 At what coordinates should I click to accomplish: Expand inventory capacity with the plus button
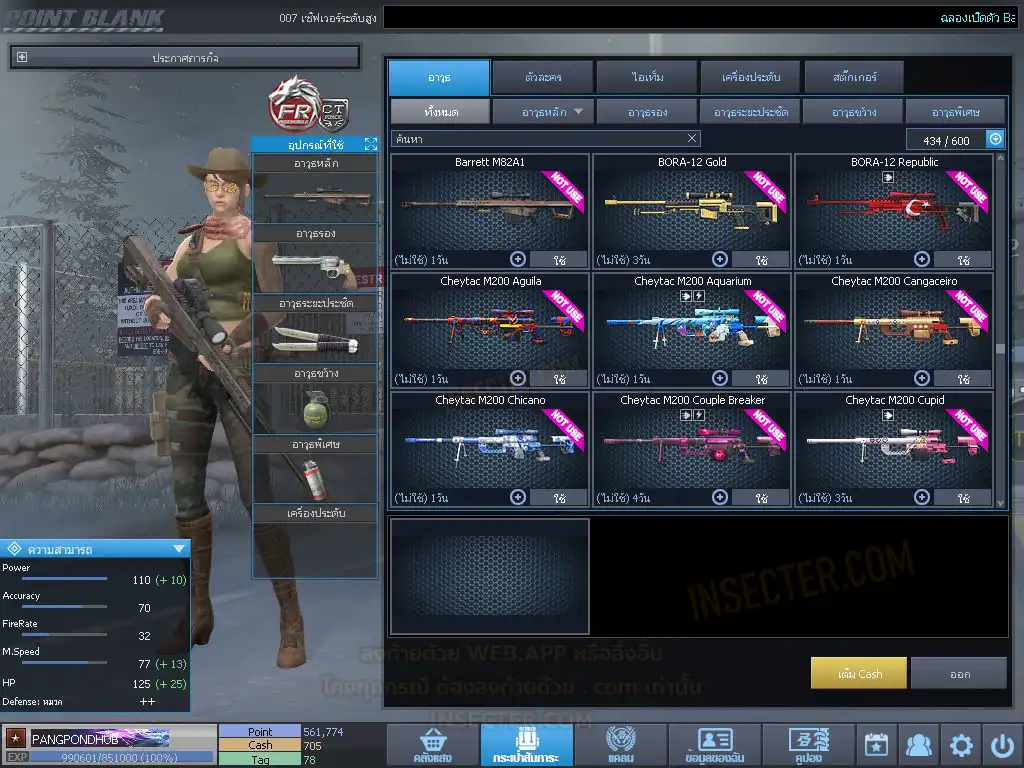(995, 139)
